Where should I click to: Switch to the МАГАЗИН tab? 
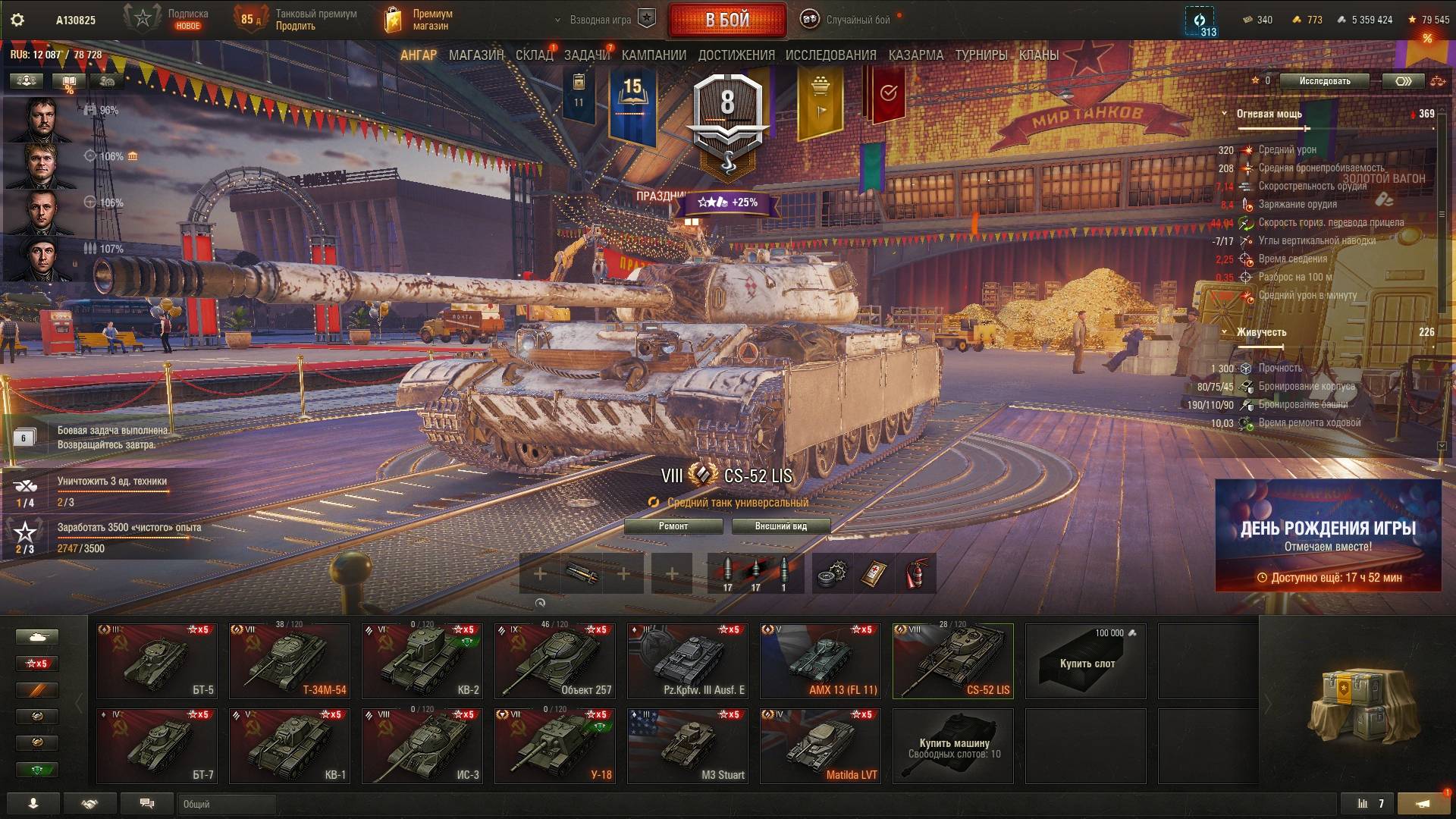[475, 55]
